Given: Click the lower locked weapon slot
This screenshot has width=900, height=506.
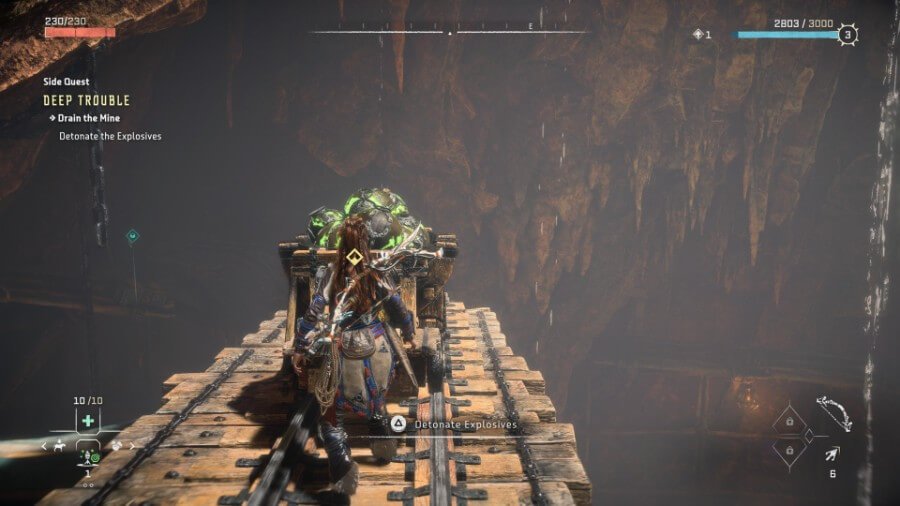Looking at the screenshot, I should [x=789, y=451].
